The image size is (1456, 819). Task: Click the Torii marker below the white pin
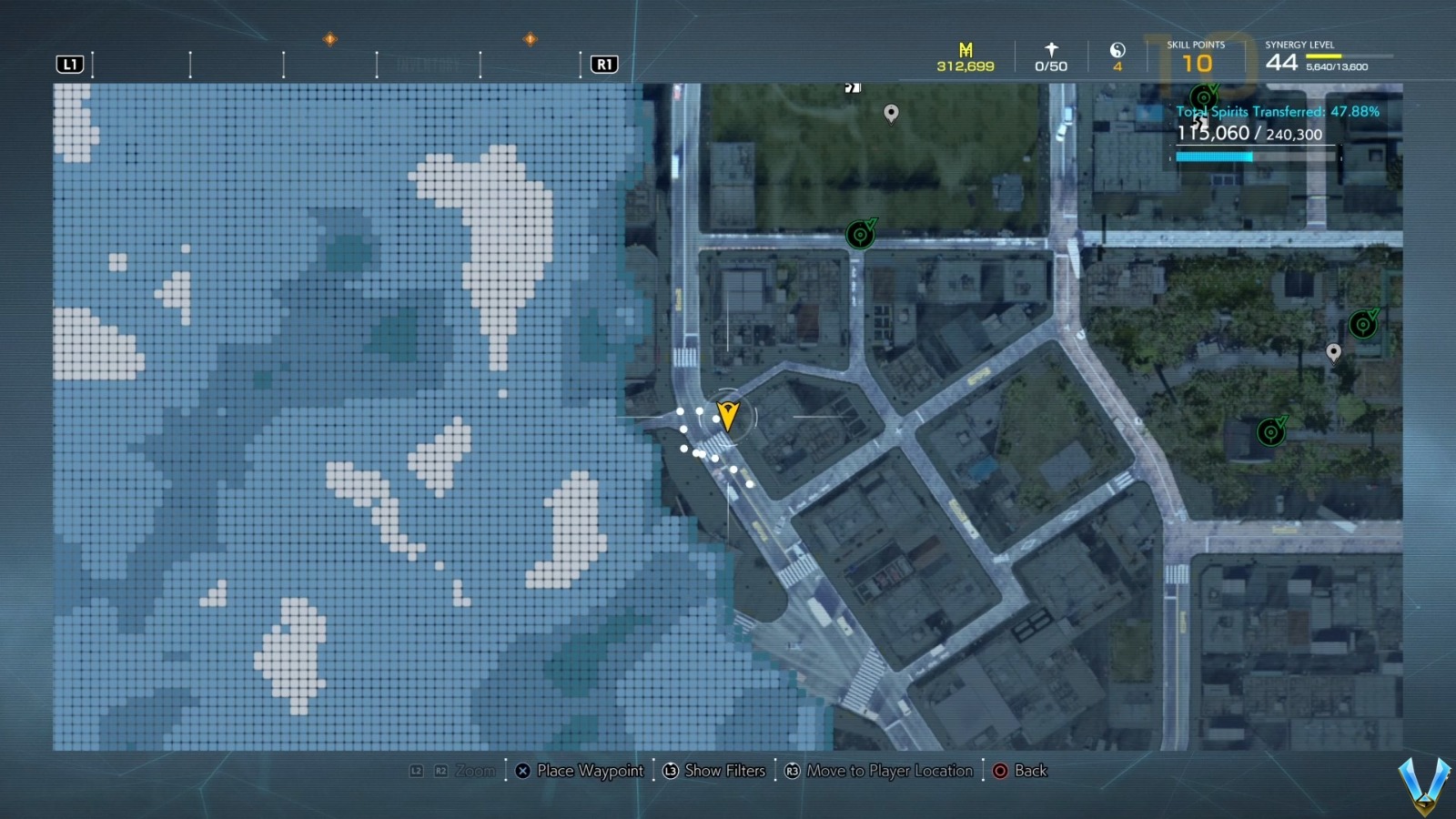click(x=1270, y=430)
